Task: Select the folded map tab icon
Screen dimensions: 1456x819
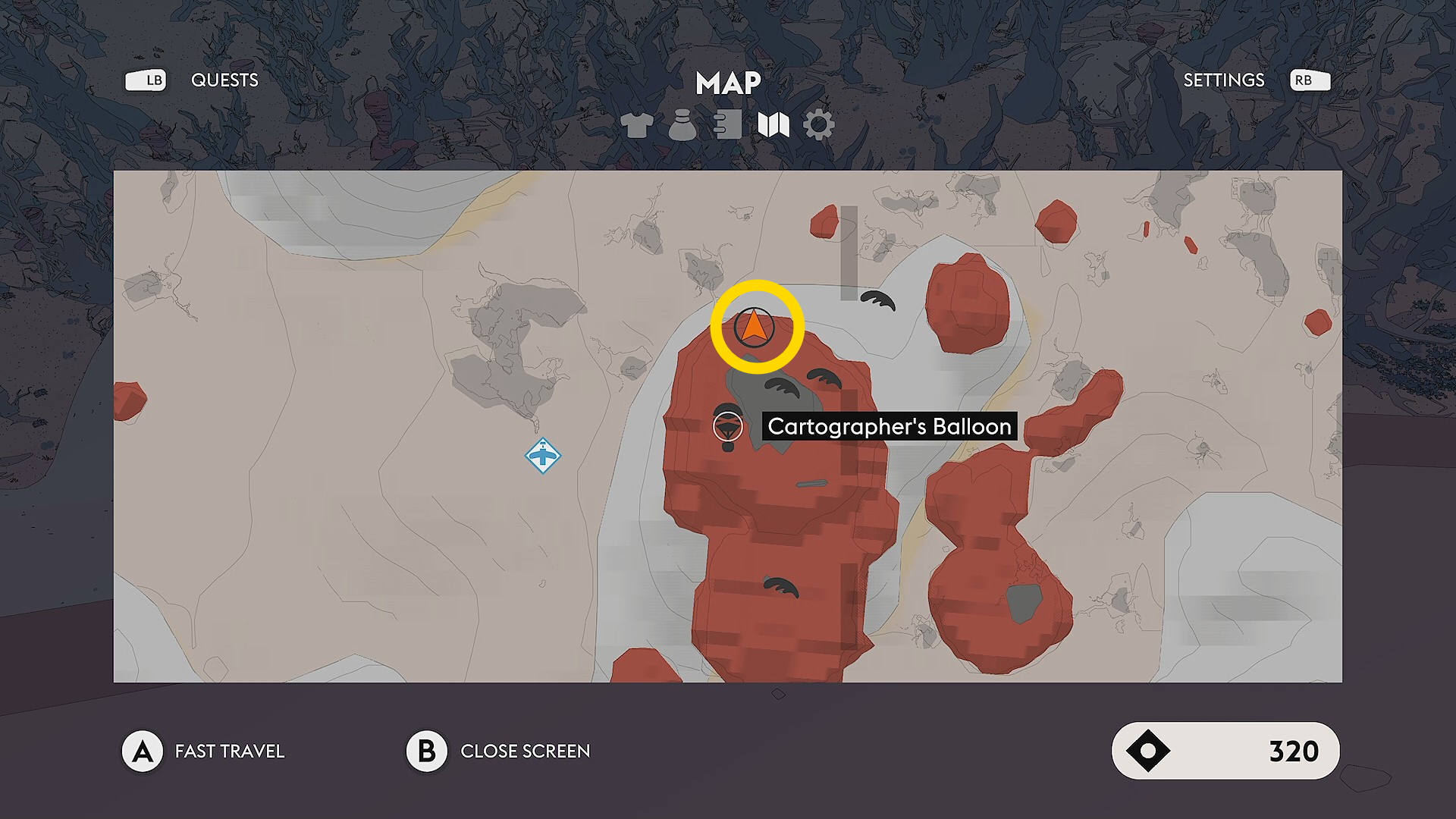Action: 773,125
